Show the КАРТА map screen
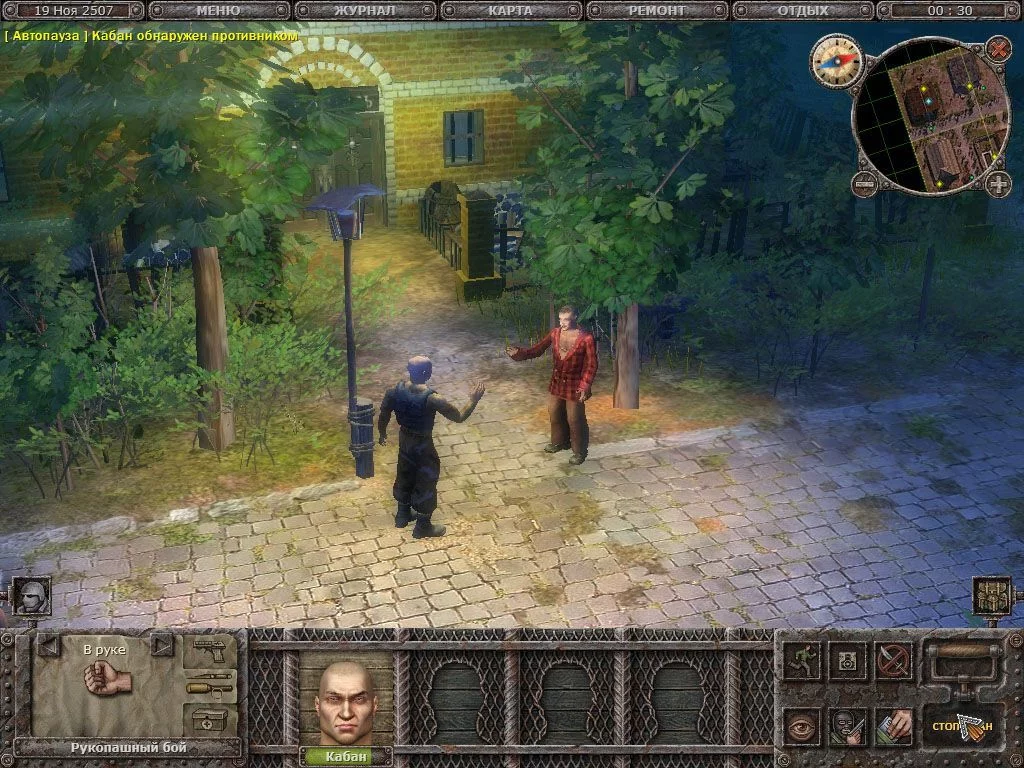The height and width of the screenshot is (768, 1024). (510, 11)
